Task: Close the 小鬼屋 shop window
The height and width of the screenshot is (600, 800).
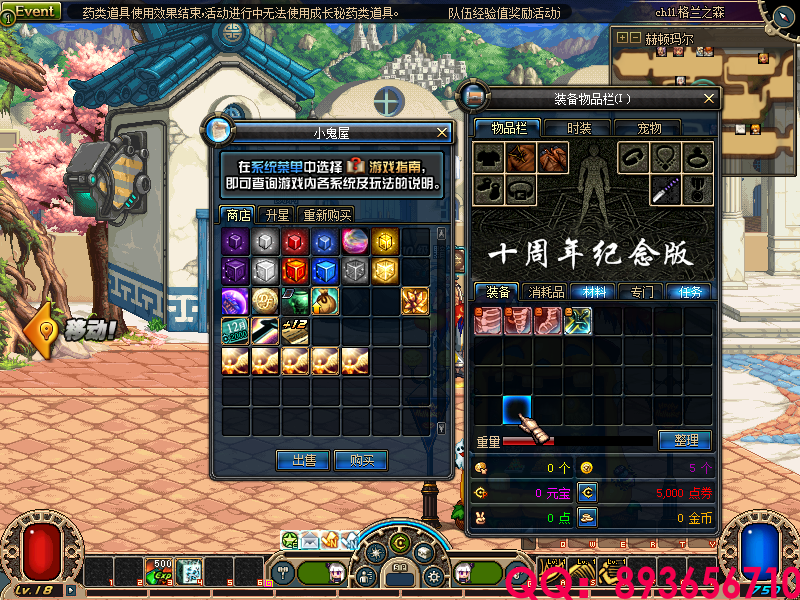Action: tap(442, 132)
